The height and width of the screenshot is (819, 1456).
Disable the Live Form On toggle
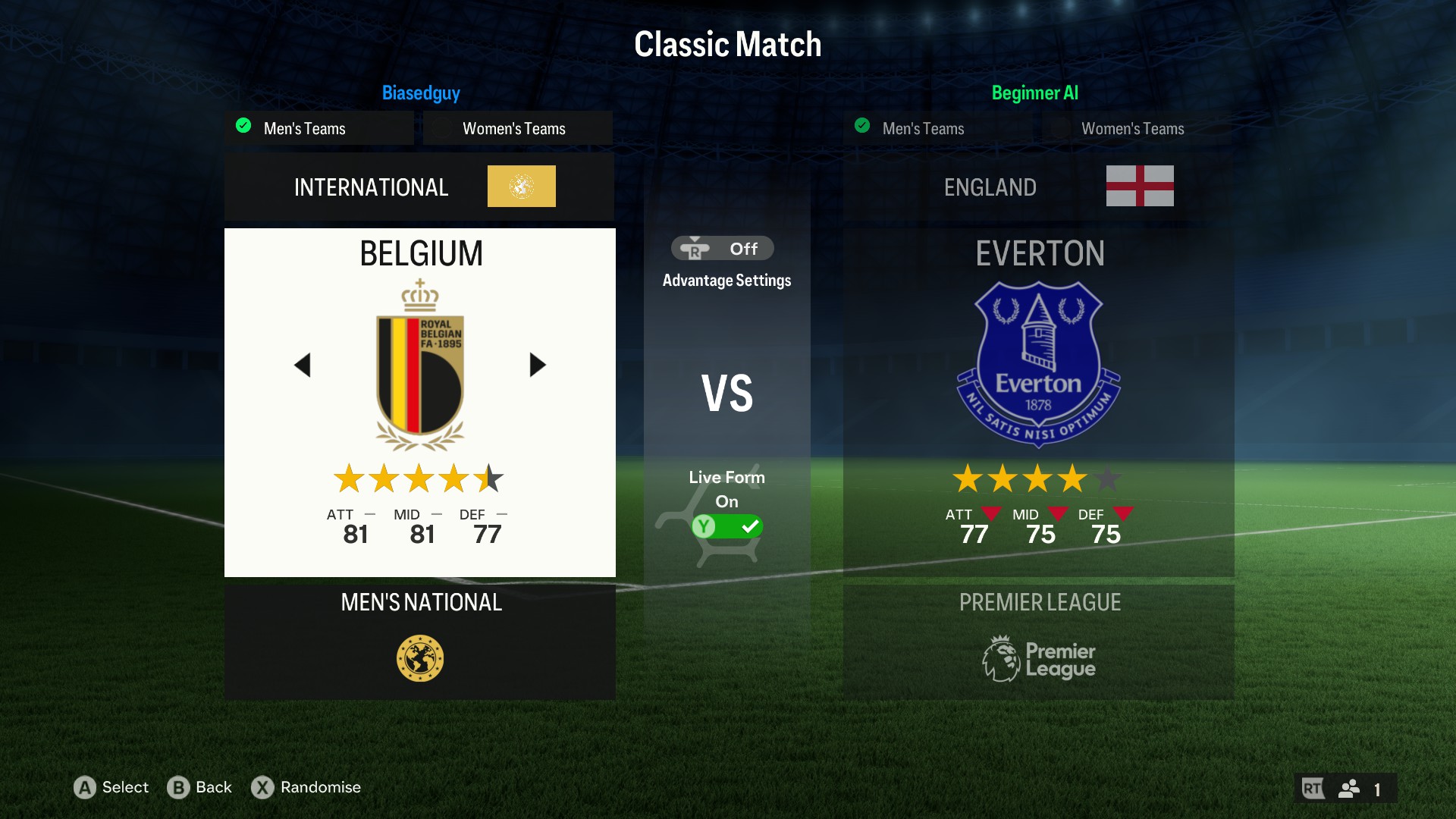[x=727, y=526]
